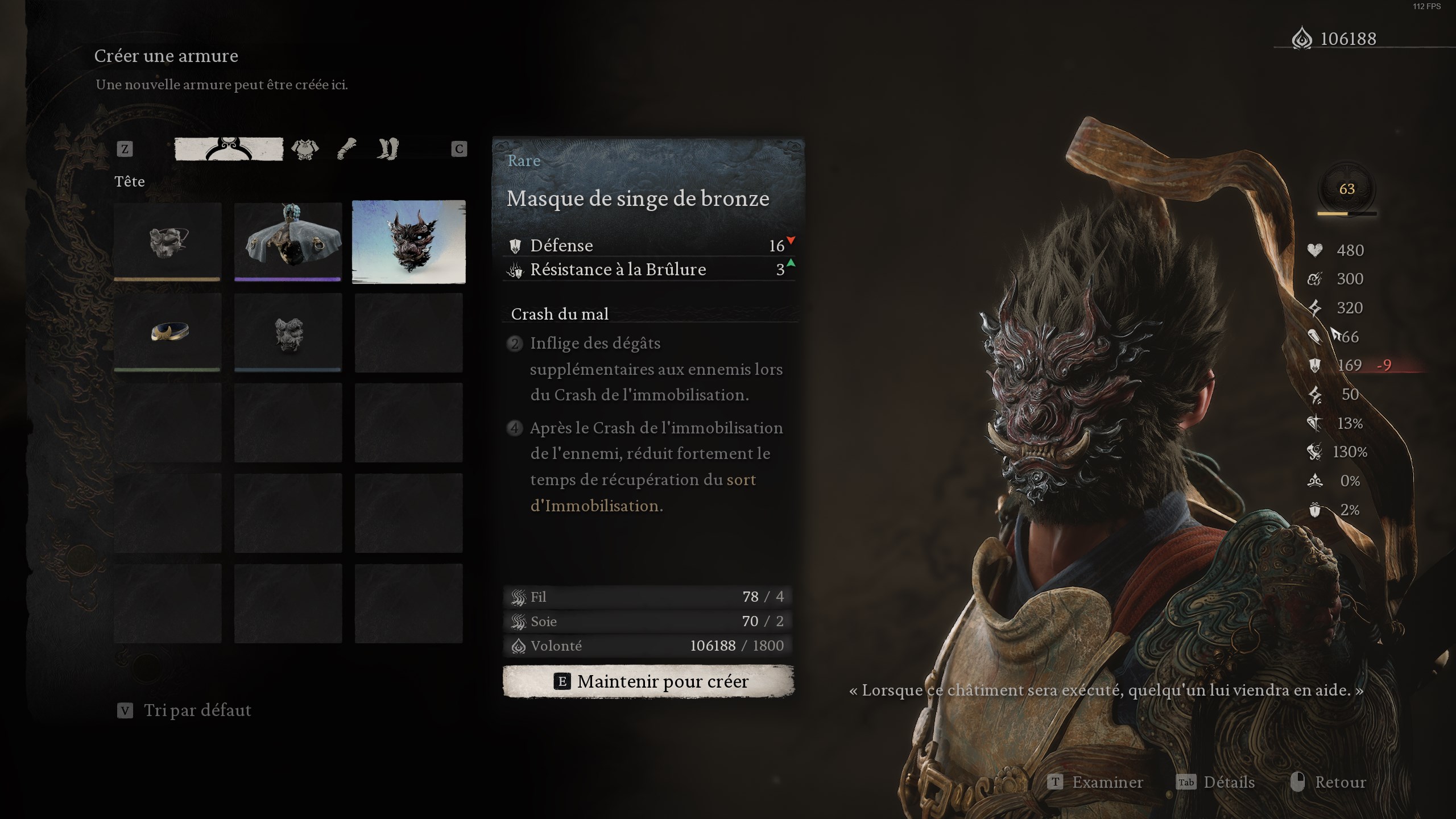Screen dimensions: 1456x819
Task: Click the health heart icon beside 480
Action: 1314,250
